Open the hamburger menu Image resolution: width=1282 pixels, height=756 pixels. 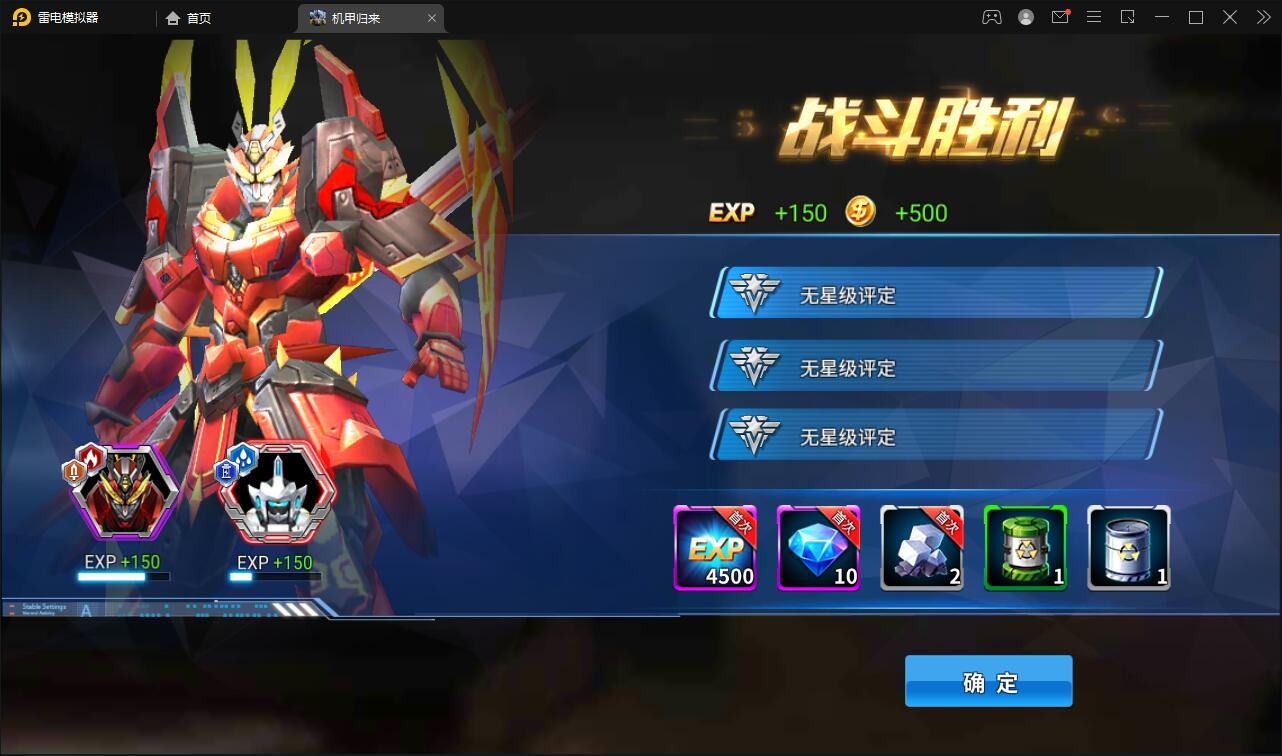click(1094, 17)
